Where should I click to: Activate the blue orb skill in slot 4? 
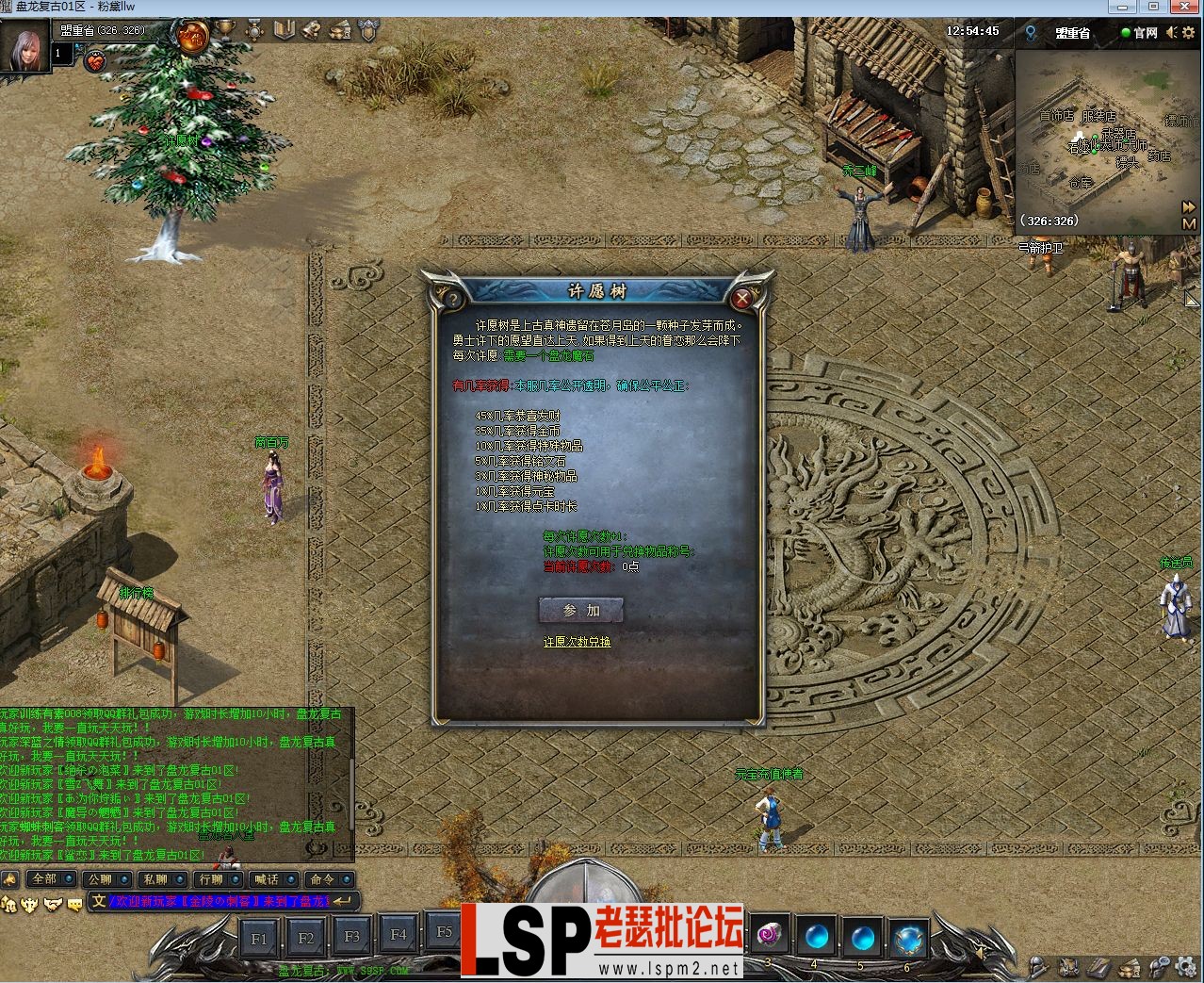pyautogui.click(x=814, y=937)
